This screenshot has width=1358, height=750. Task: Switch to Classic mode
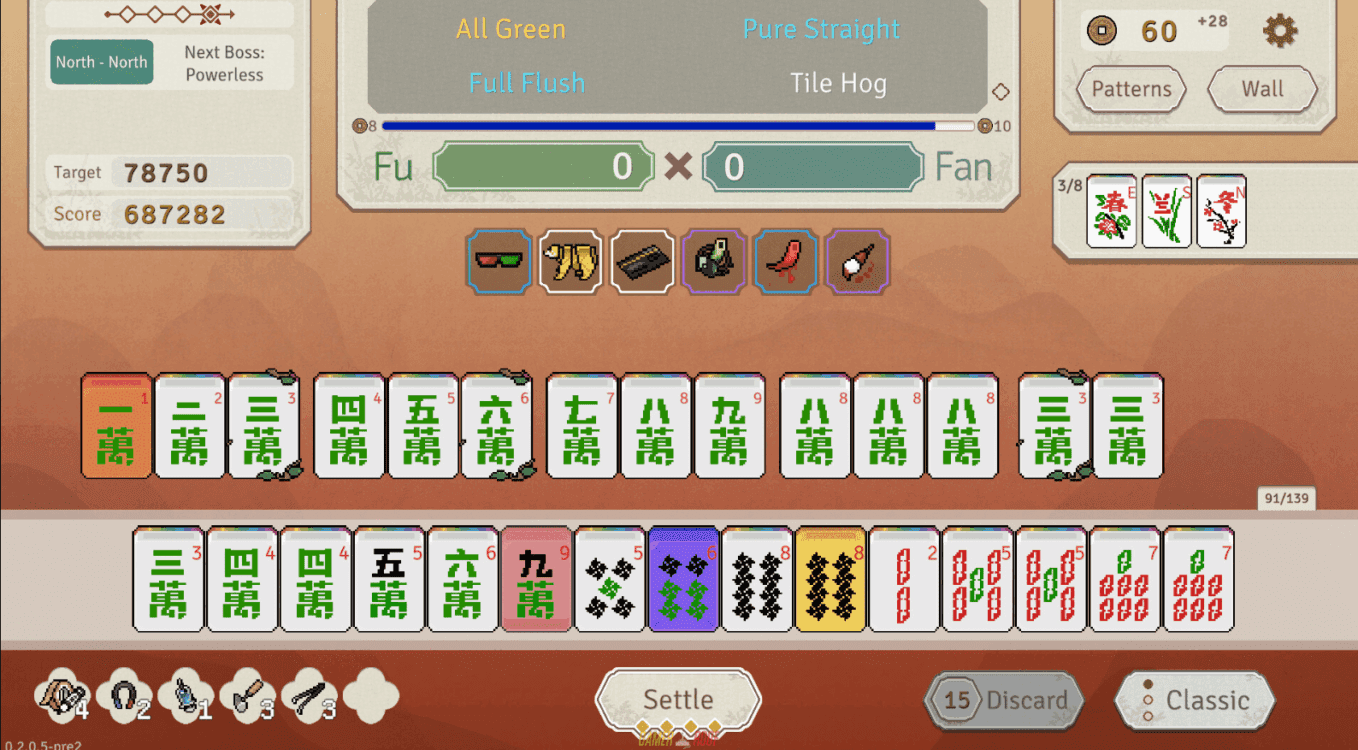pos(1194,700)
